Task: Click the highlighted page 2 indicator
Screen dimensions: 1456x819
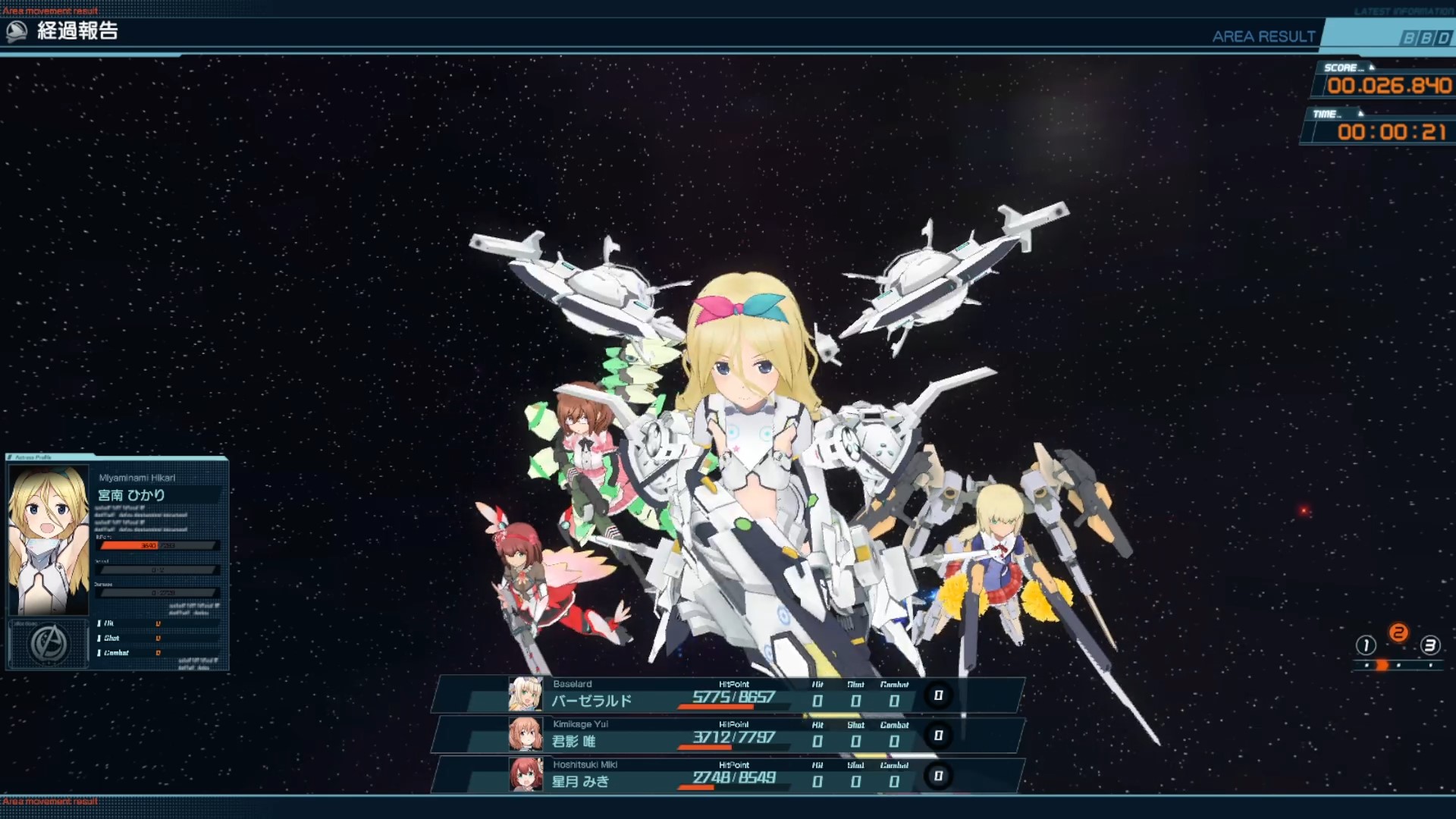Action: pos(1398,633)
